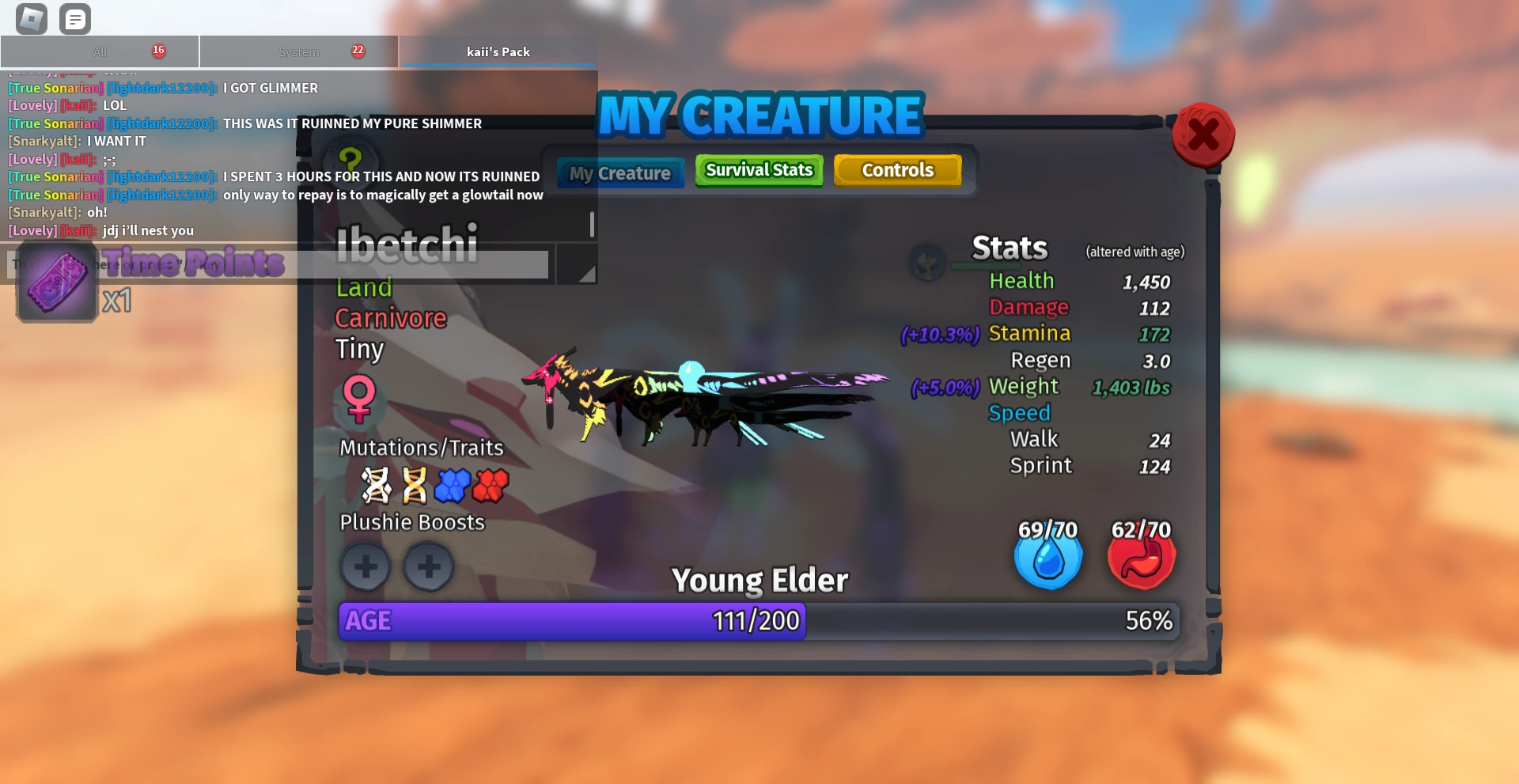Click the first Plushie Boost plus slot

(x=365, y=566)
